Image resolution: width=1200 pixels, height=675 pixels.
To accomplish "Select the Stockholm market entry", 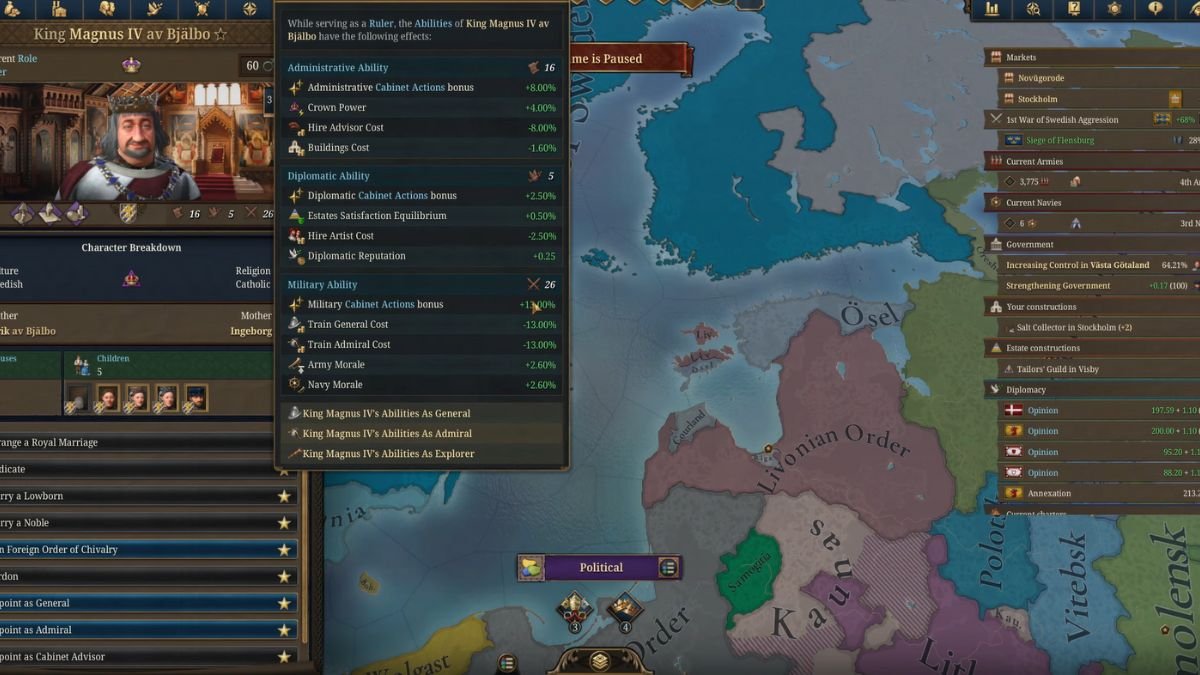I will click(1038, 99).
